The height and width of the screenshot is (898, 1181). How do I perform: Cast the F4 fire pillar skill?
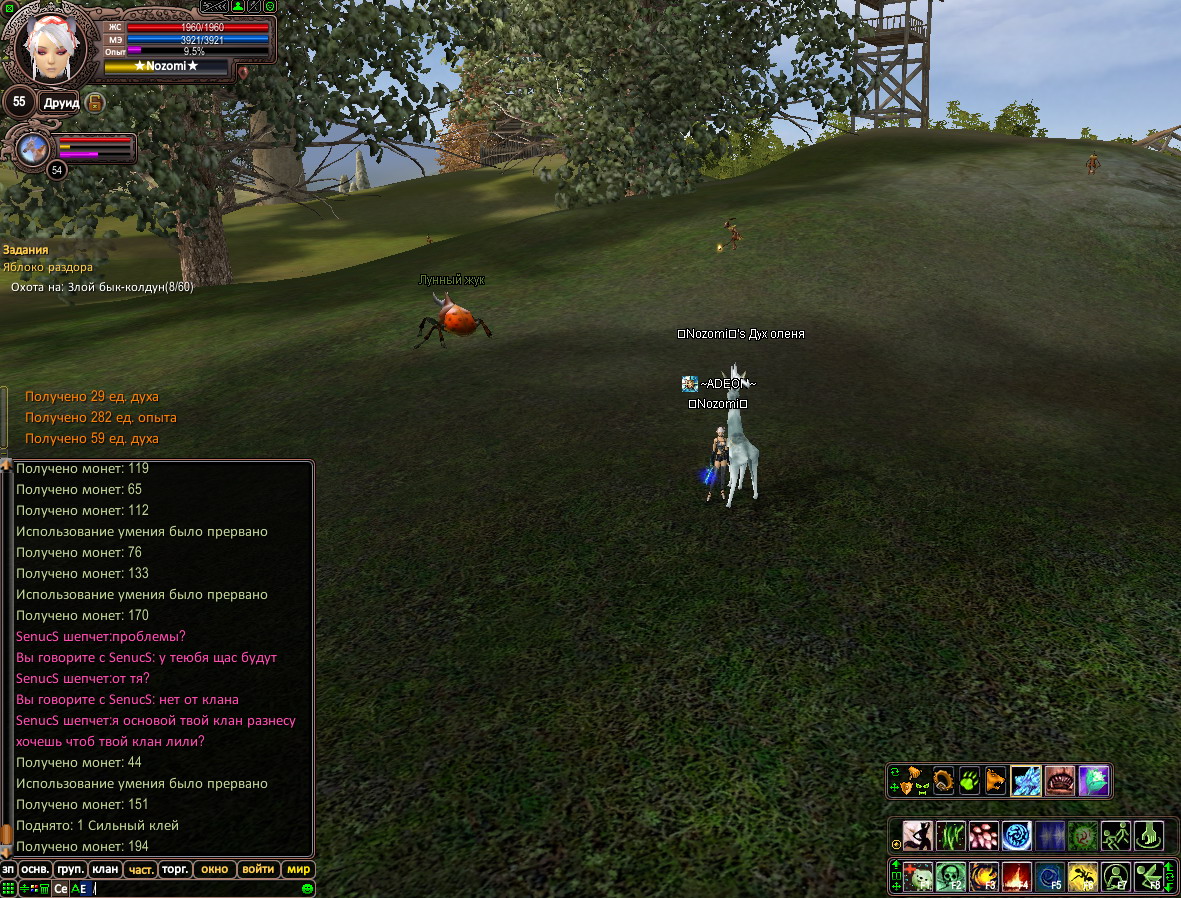pyautogui.click(x=1017, y=876)
